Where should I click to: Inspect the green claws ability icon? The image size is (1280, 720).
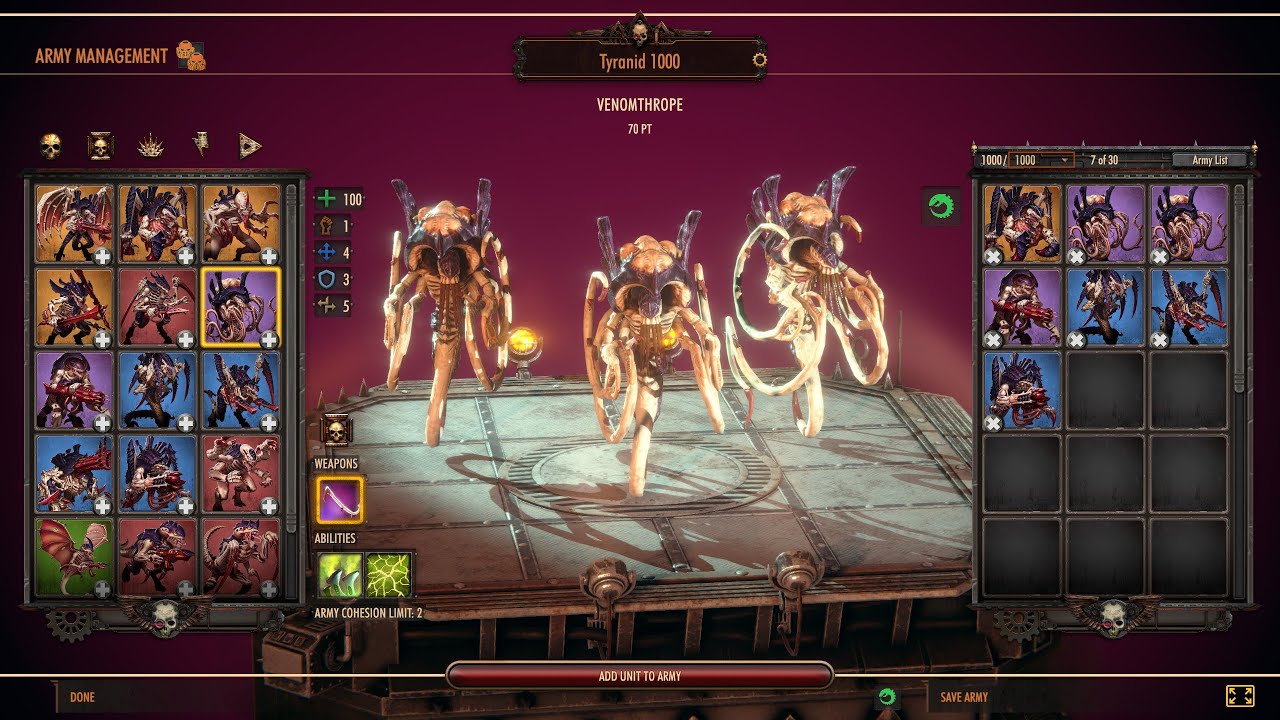340,575
